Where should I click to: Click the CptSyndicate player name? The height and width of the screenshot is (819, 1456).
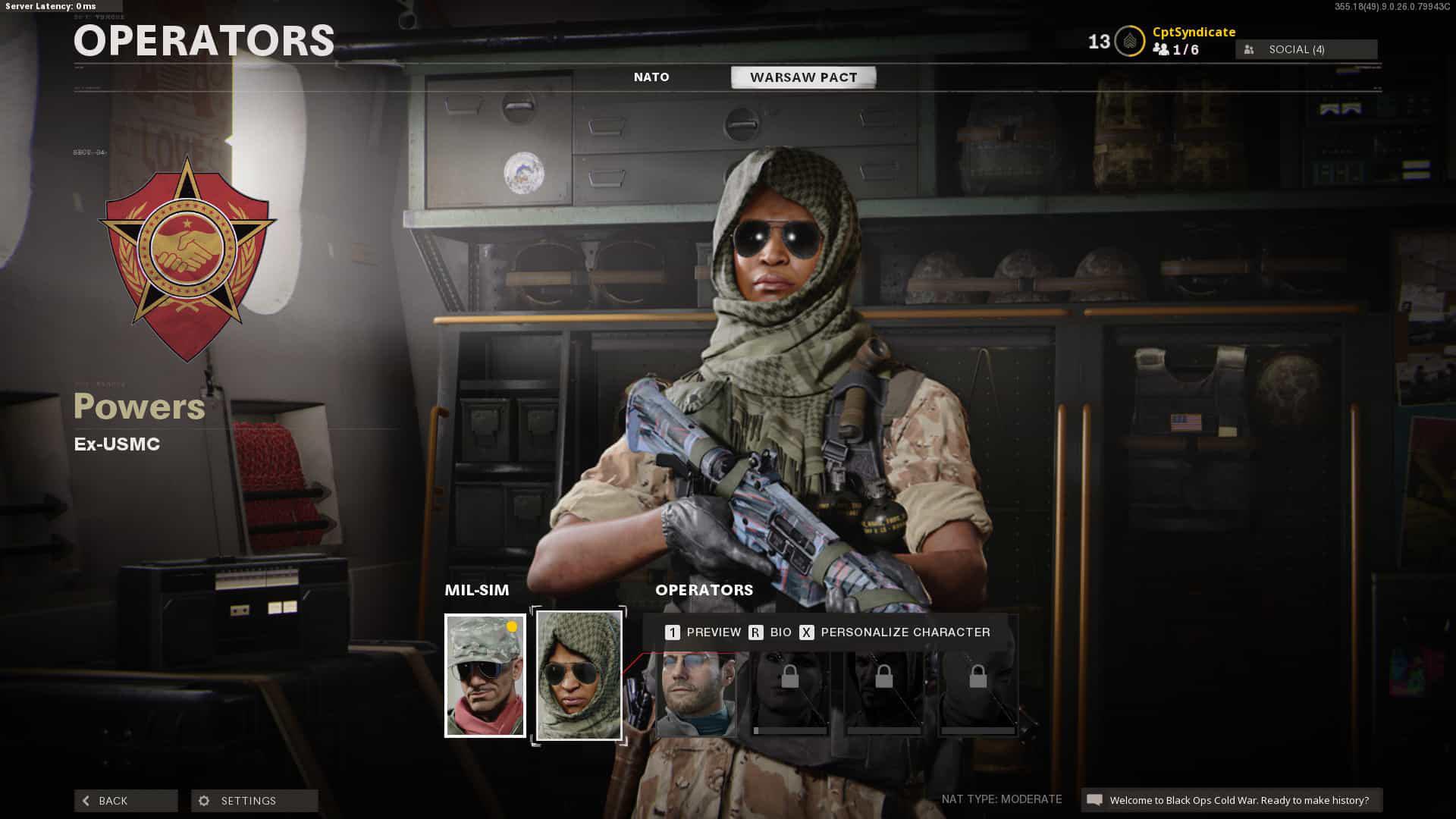pos(1194,32)
